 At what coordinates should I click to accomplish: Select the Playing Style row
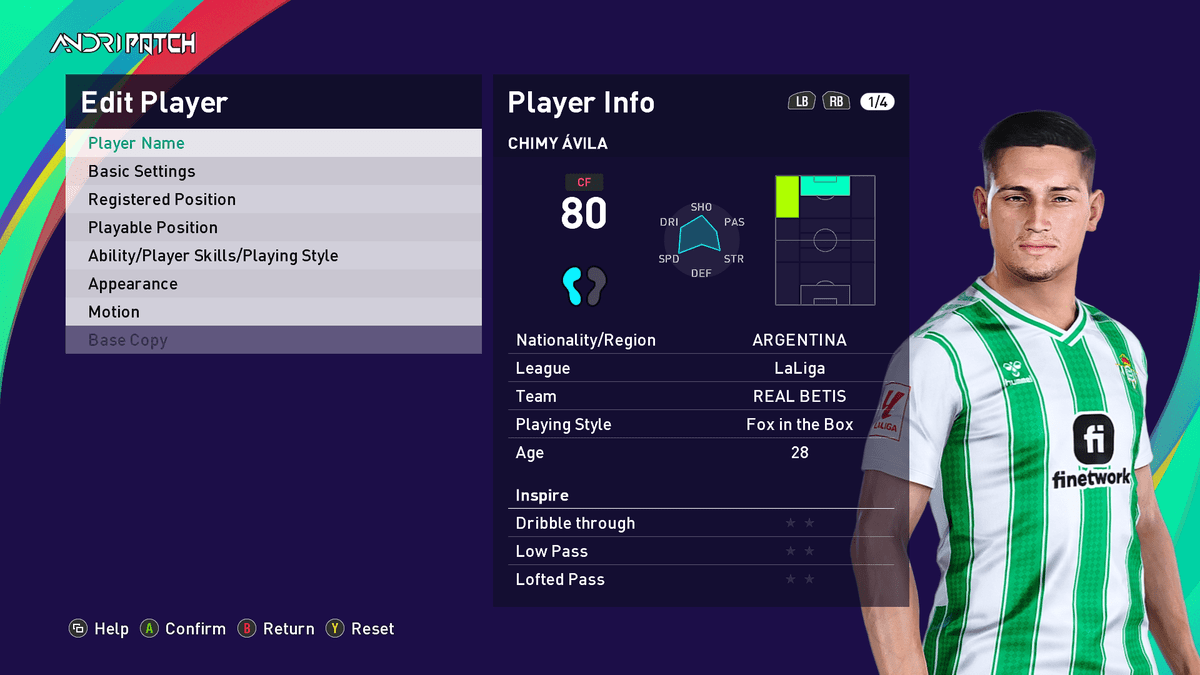[700, 424]
